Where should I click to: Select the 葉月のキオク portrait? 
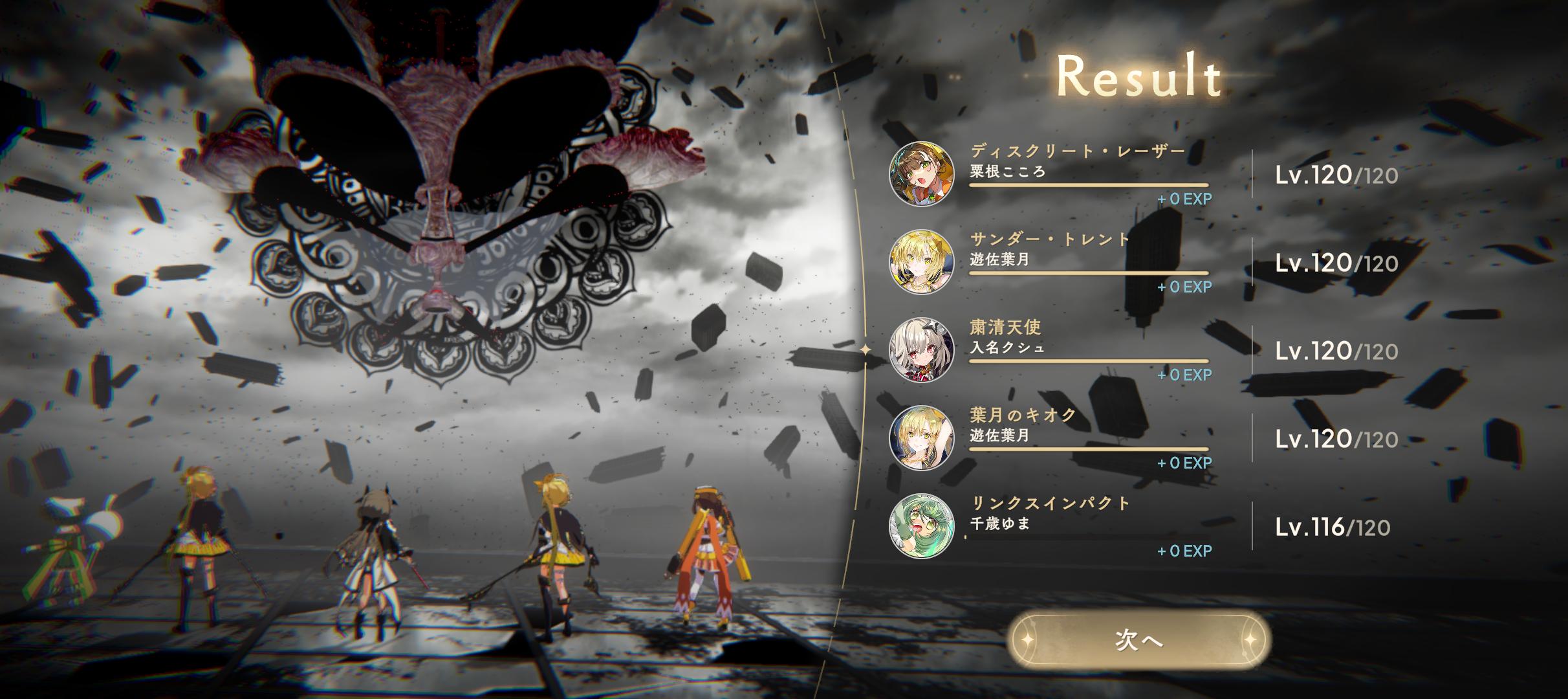point(921,438)
